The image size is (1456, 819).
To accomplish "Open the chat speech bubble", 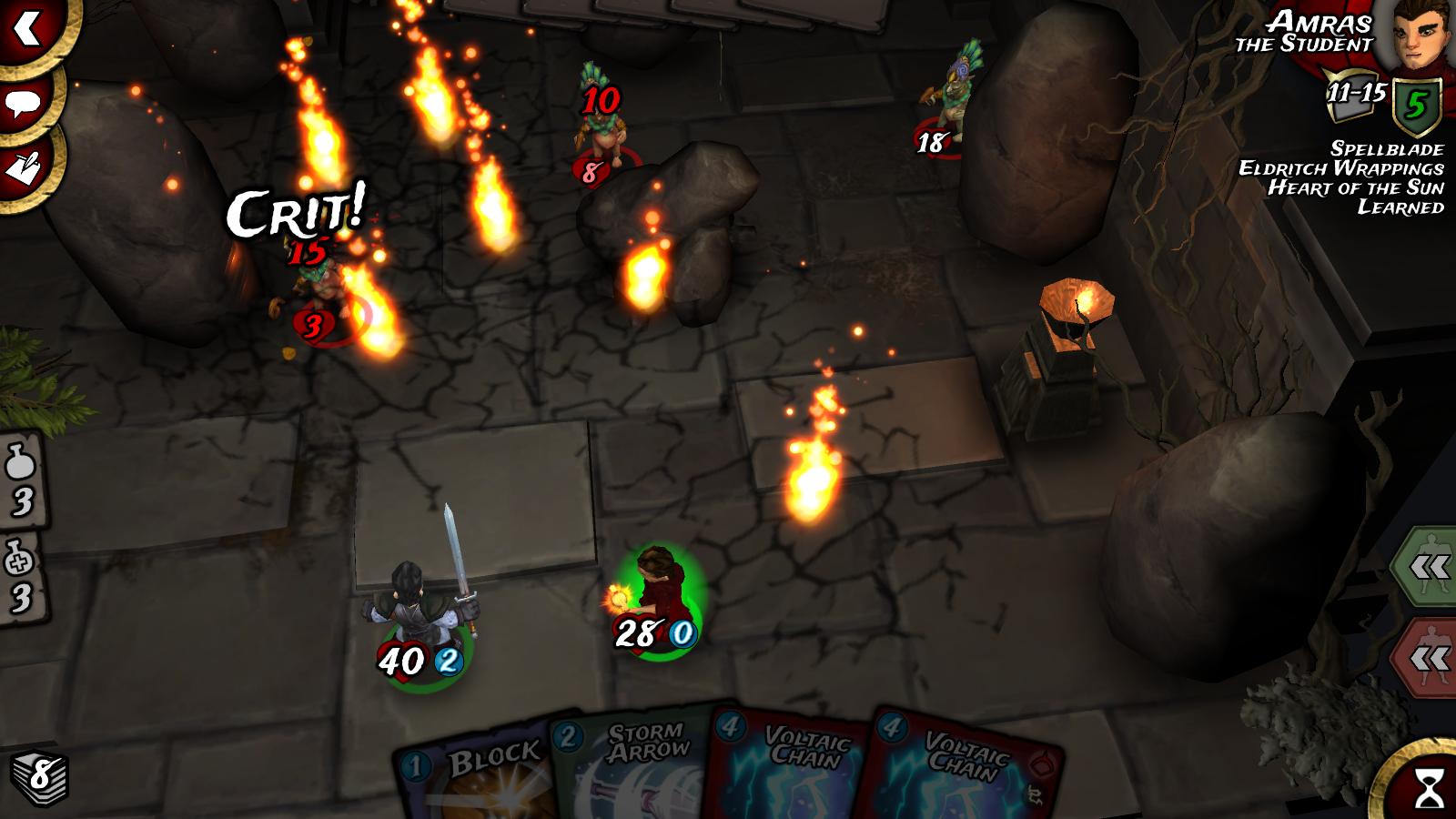I will (25, 102).
